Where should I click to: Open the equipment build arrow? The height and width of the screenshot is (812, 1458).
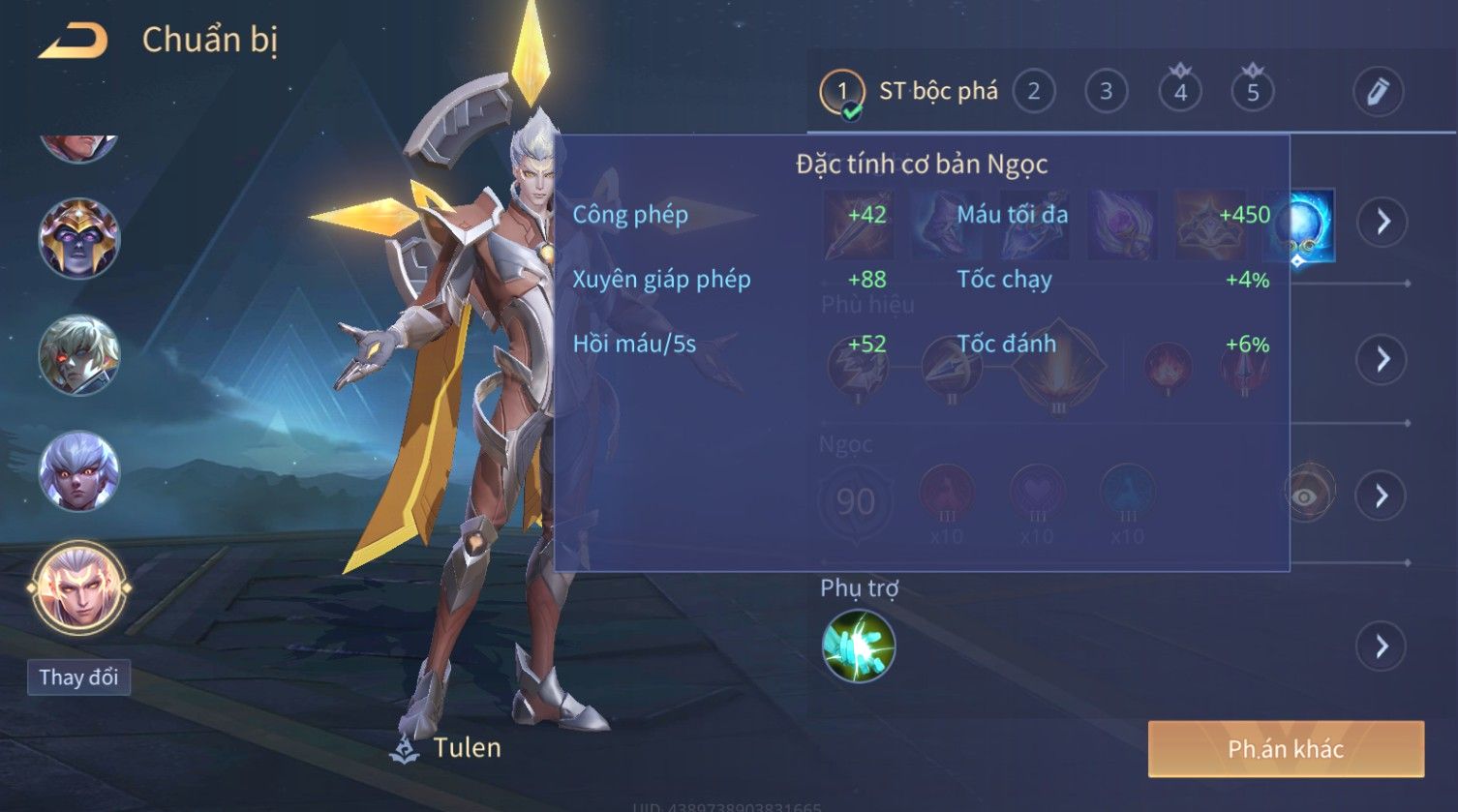click(1382, 222)
